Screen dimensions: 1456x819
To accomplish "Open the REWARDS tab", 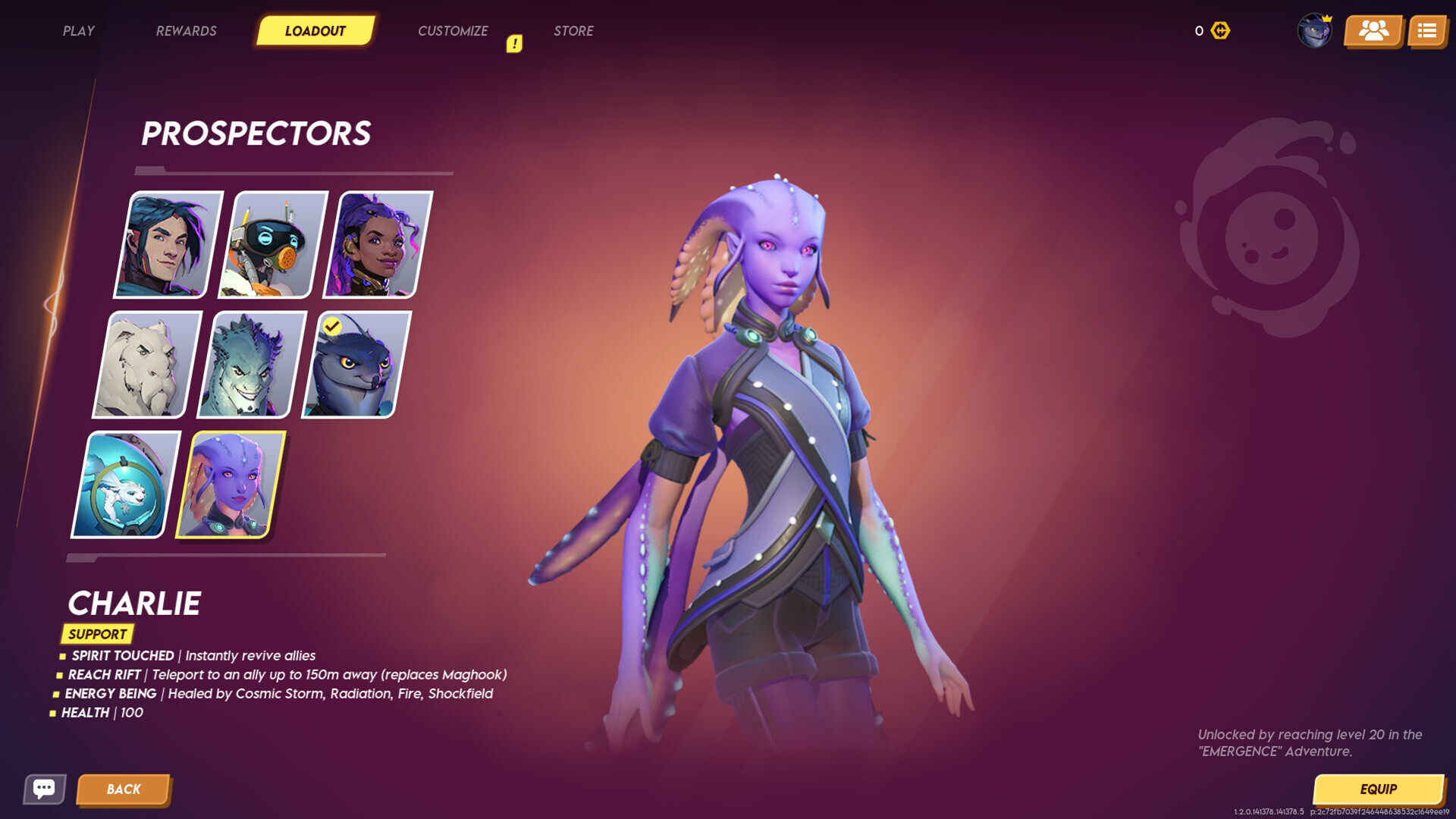I will [x=186, y=30].
